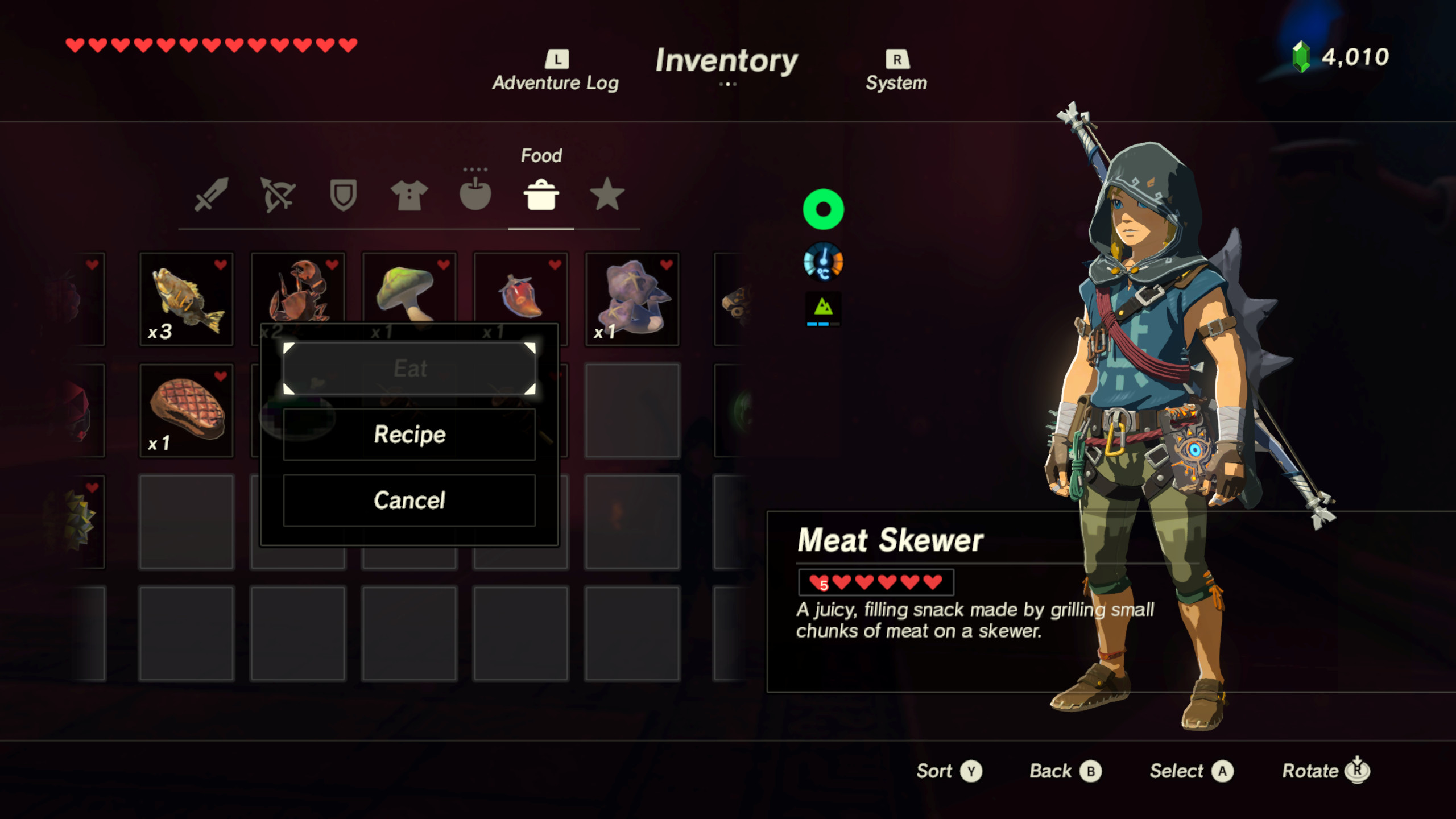1456x819 pixels.
Task: Select Cancel to close the popup
Action: pyautogui.click(x=409, y=500)
